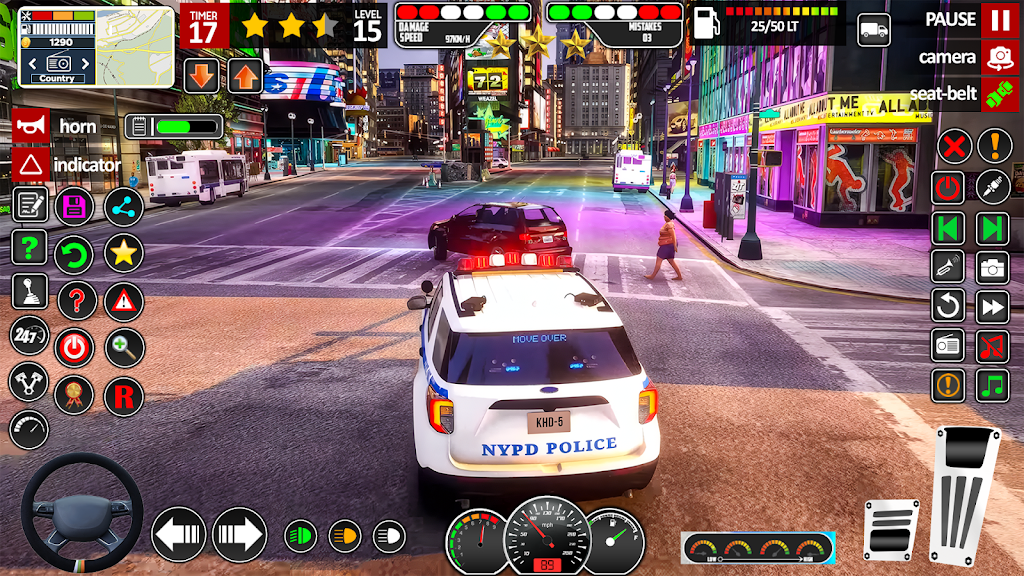Click the red R reverse button

coord(124,395)
